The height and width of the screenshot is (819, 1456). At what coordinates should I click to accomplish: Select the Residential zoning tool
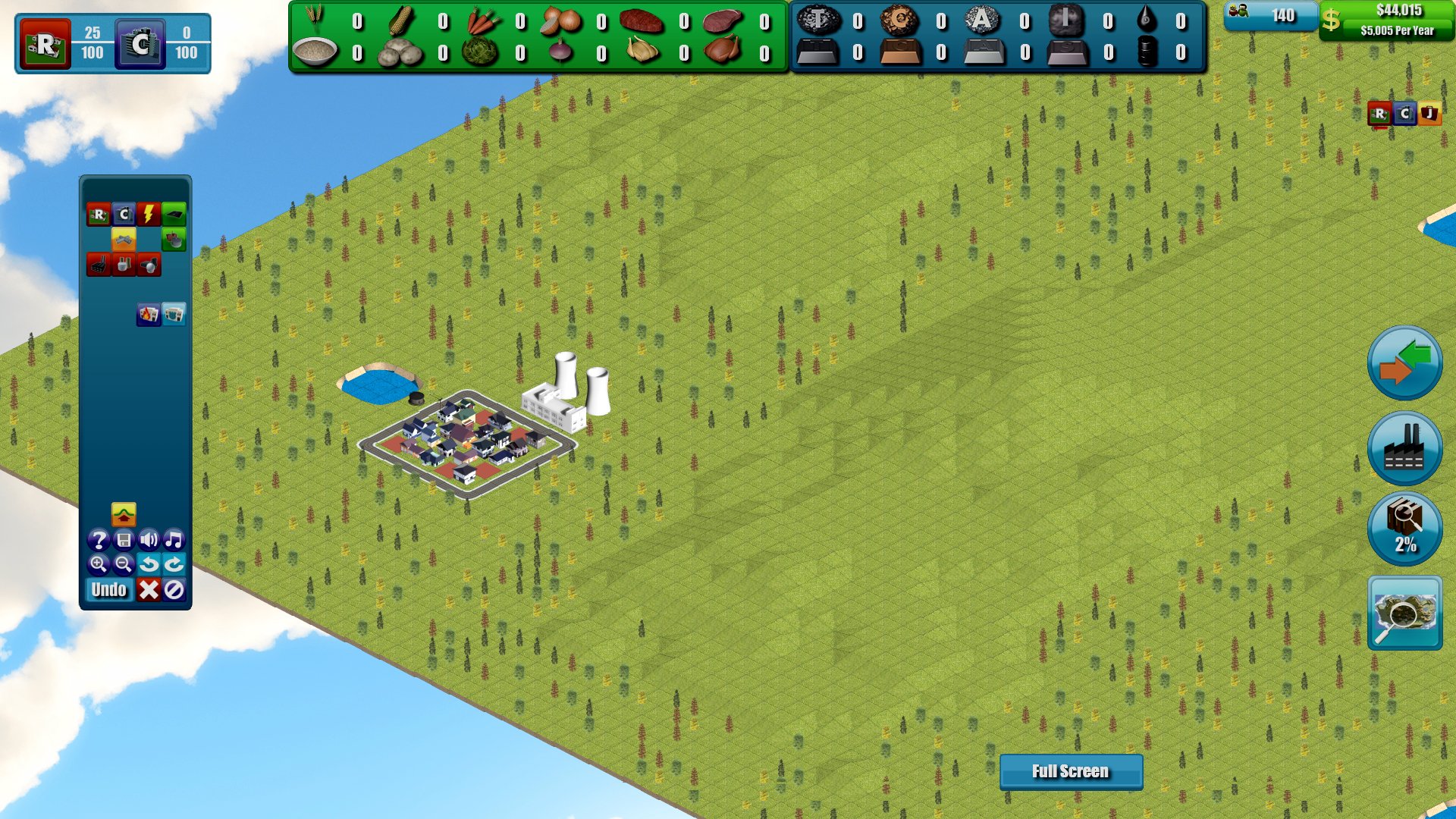99,215
